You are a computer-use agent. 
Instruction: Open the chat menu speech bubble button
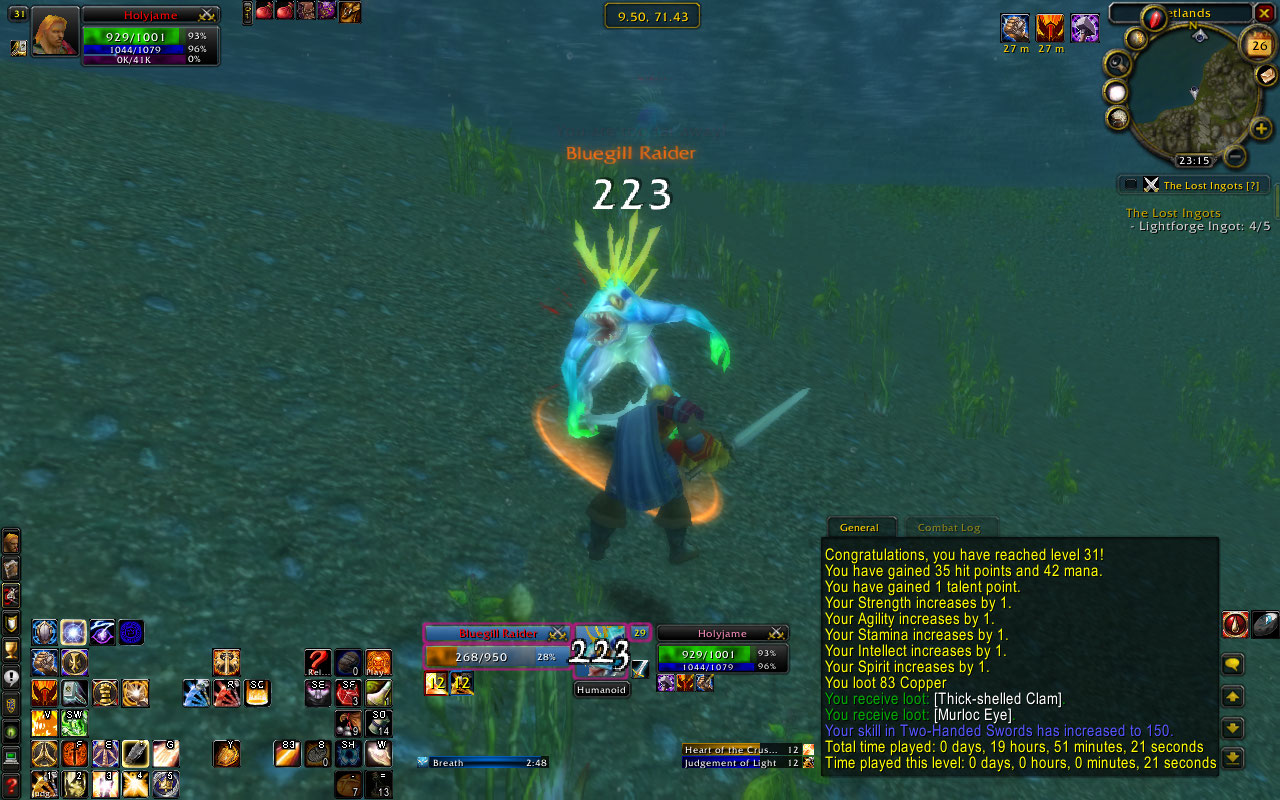point(1232,663)
